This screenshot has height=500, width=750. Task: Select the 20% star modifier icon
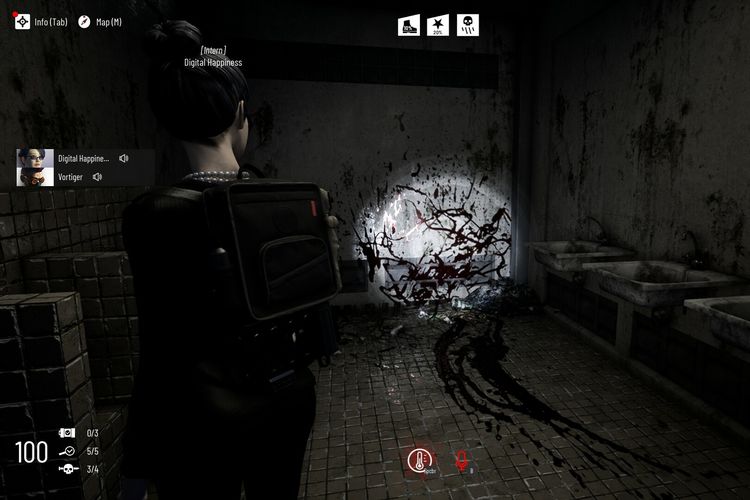[438, 25]
